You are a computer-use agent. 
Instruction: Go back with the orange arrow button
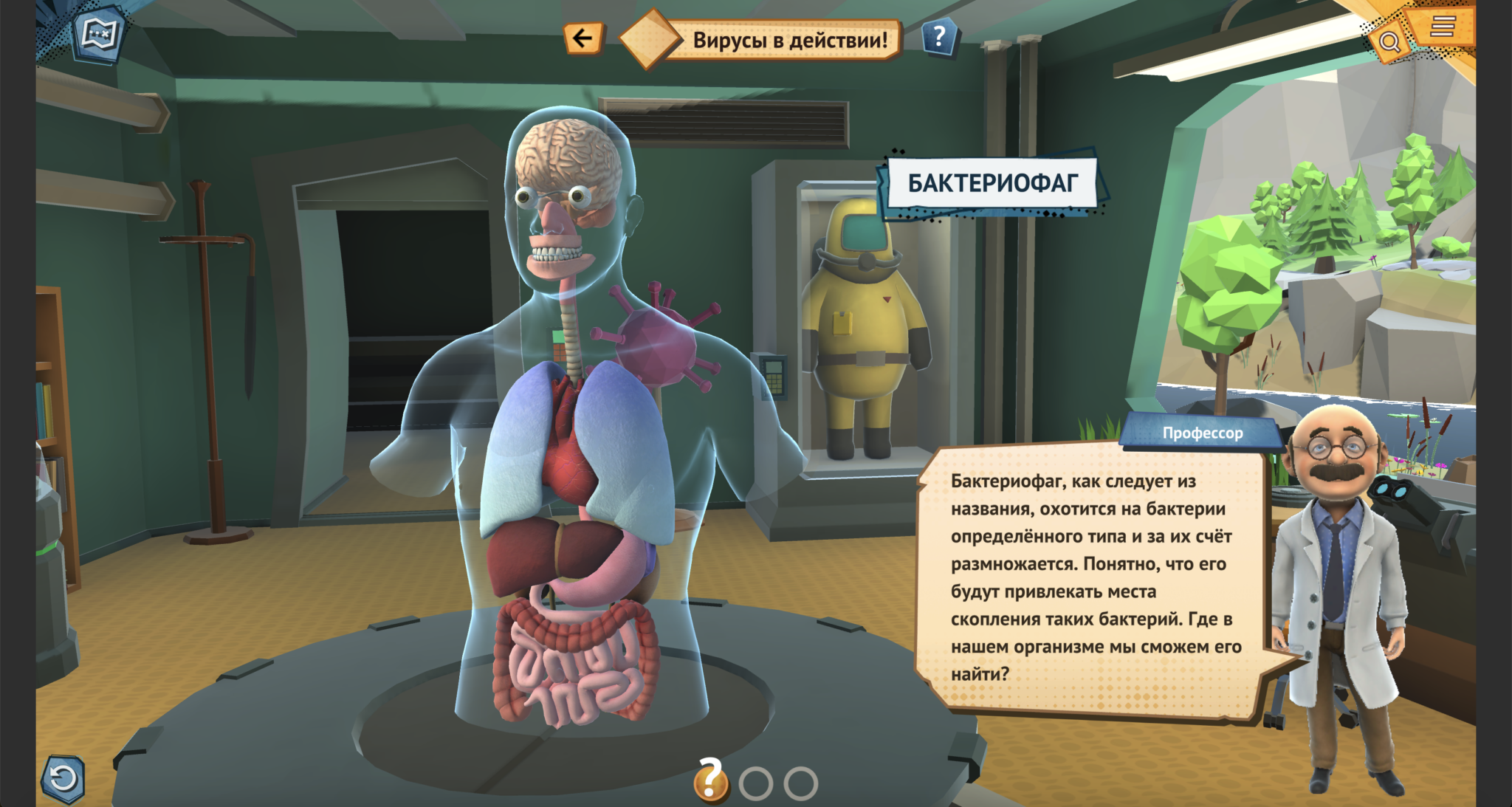point(583,38)
